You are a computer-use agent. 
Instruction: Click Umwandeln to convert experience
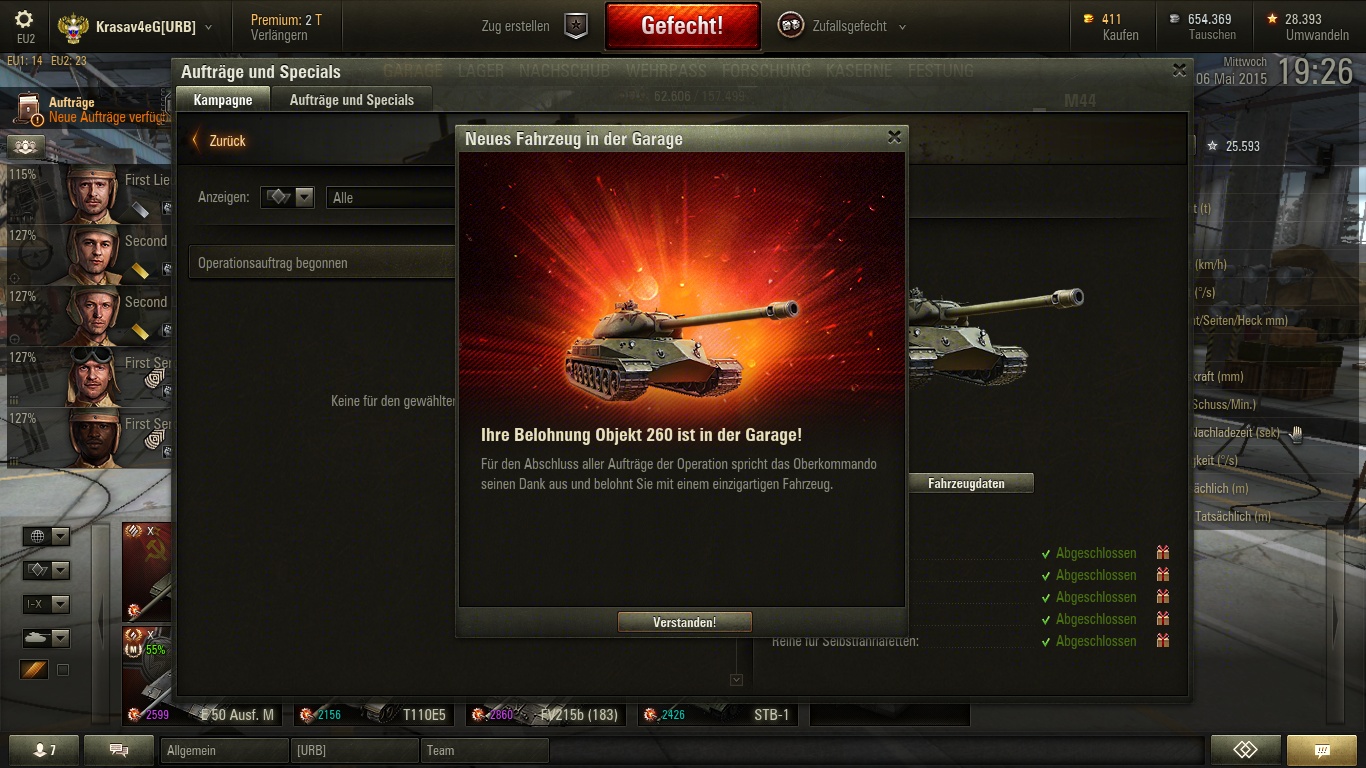[1316, 35]
